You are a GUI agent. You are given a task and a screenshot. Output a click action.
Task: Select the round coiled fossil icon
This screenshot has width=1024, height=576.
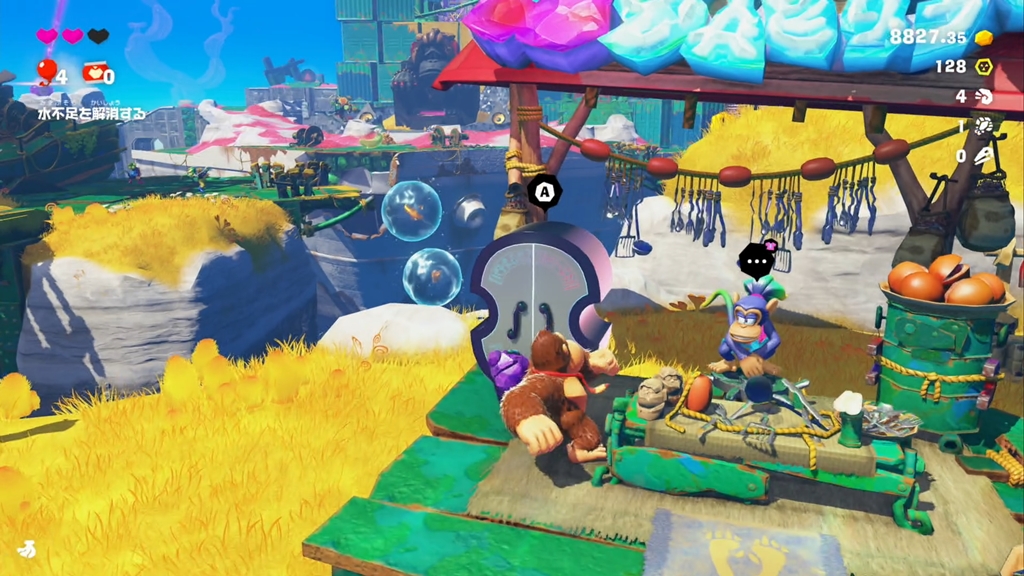tap(984, 126)
